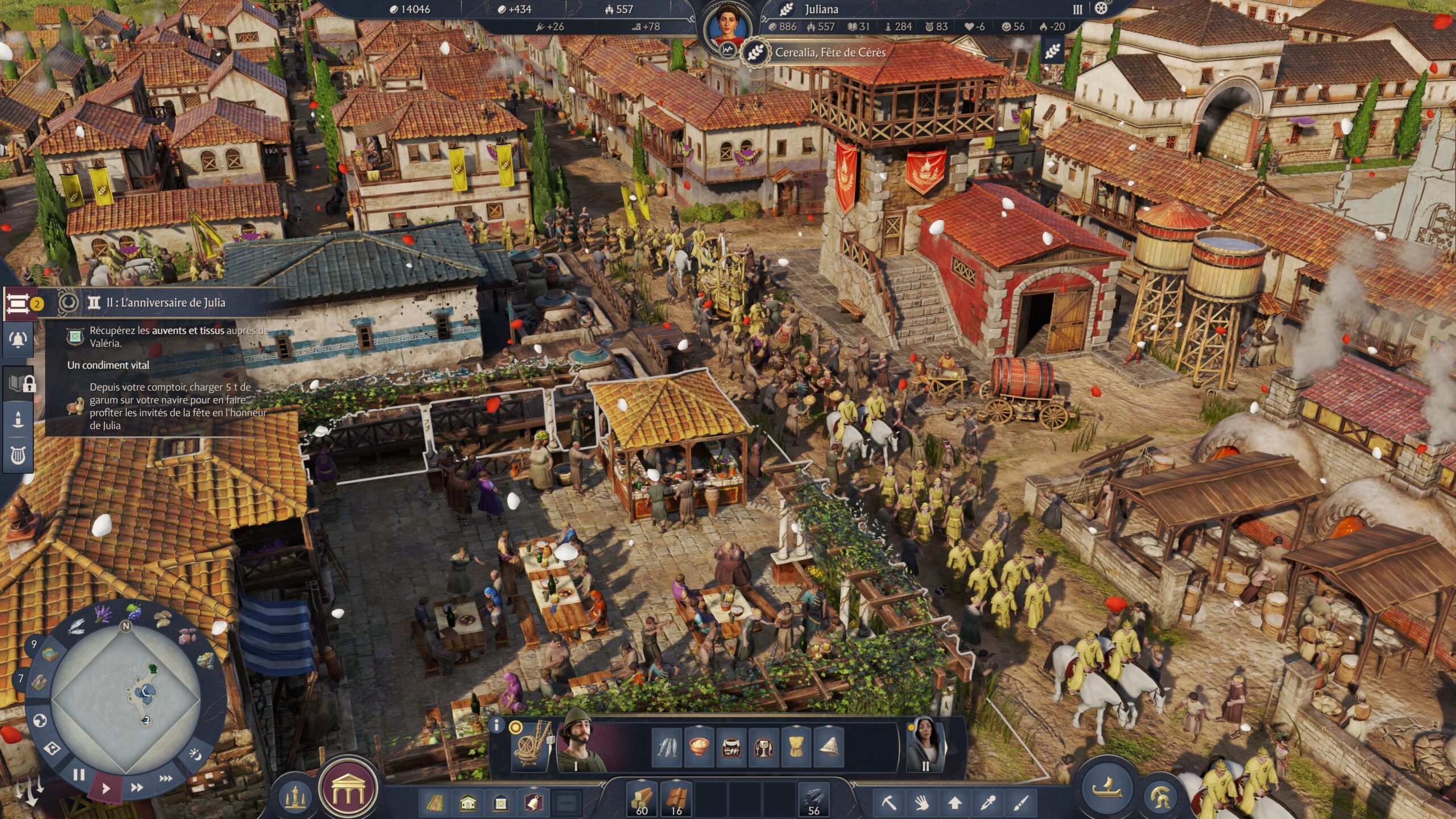Choose the pickaxe demolish tool
The width and height of the screenshot is (1456, 819).
coord(888,803)
